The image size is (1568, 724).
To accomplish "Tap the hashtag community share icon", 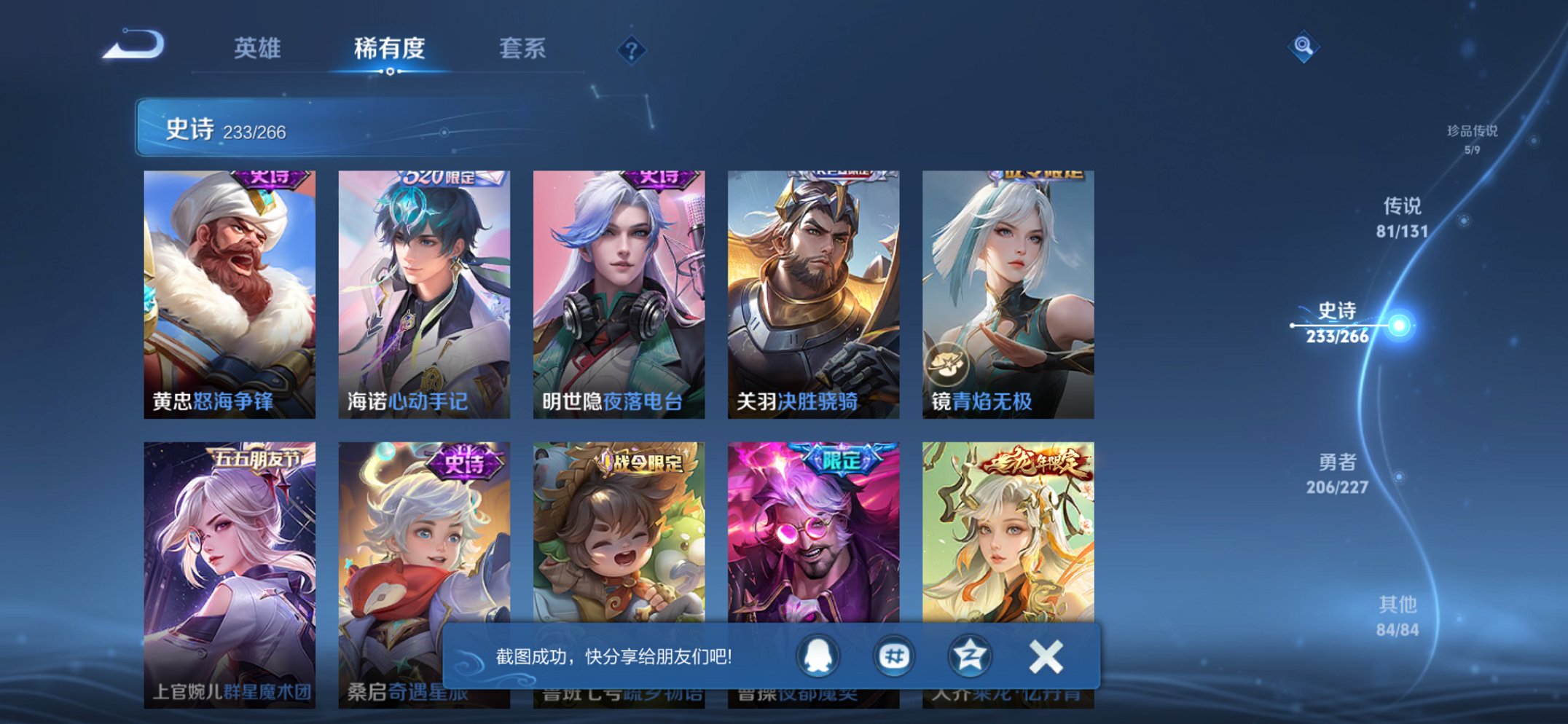I will click(895, 656).
